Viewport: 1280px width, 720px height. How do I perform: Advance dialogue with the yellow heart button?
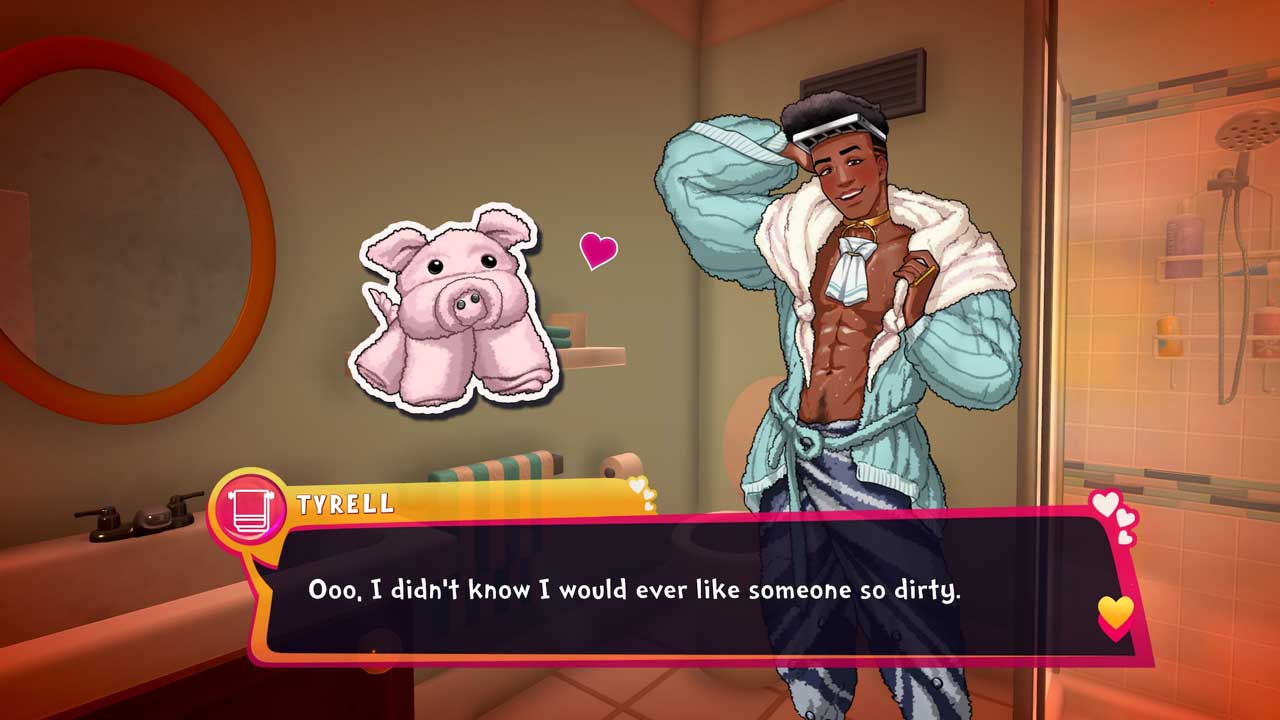click(1115, 611)
